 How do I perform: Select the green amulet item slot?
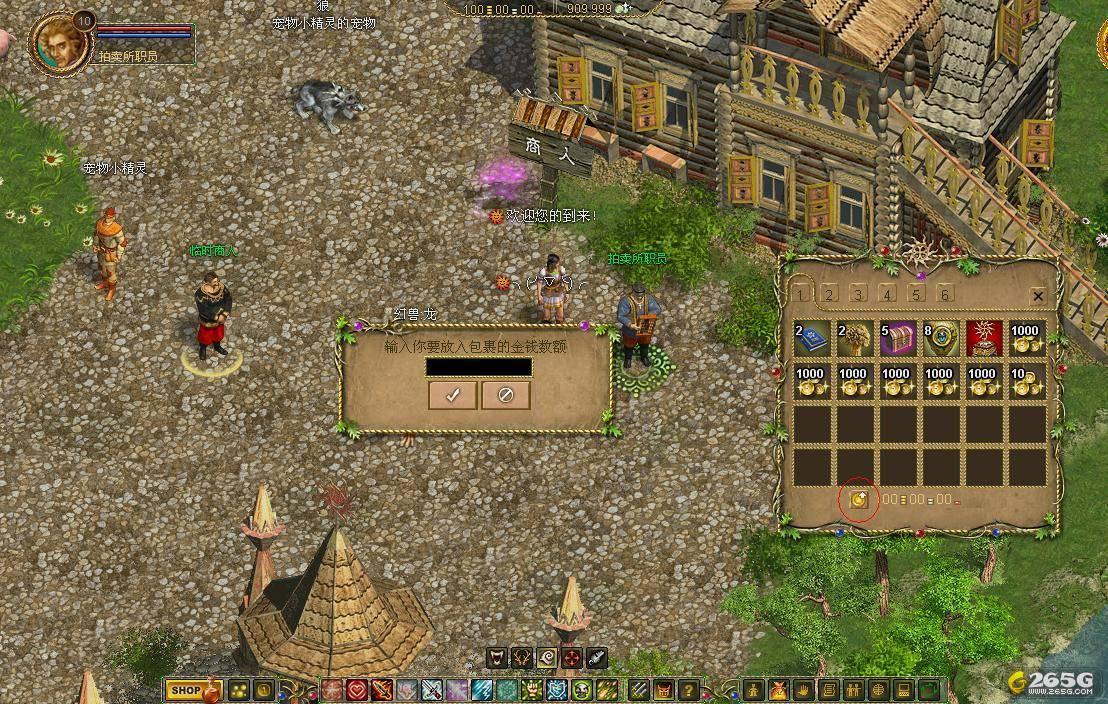pyautogui.click(x=941, y=339)
